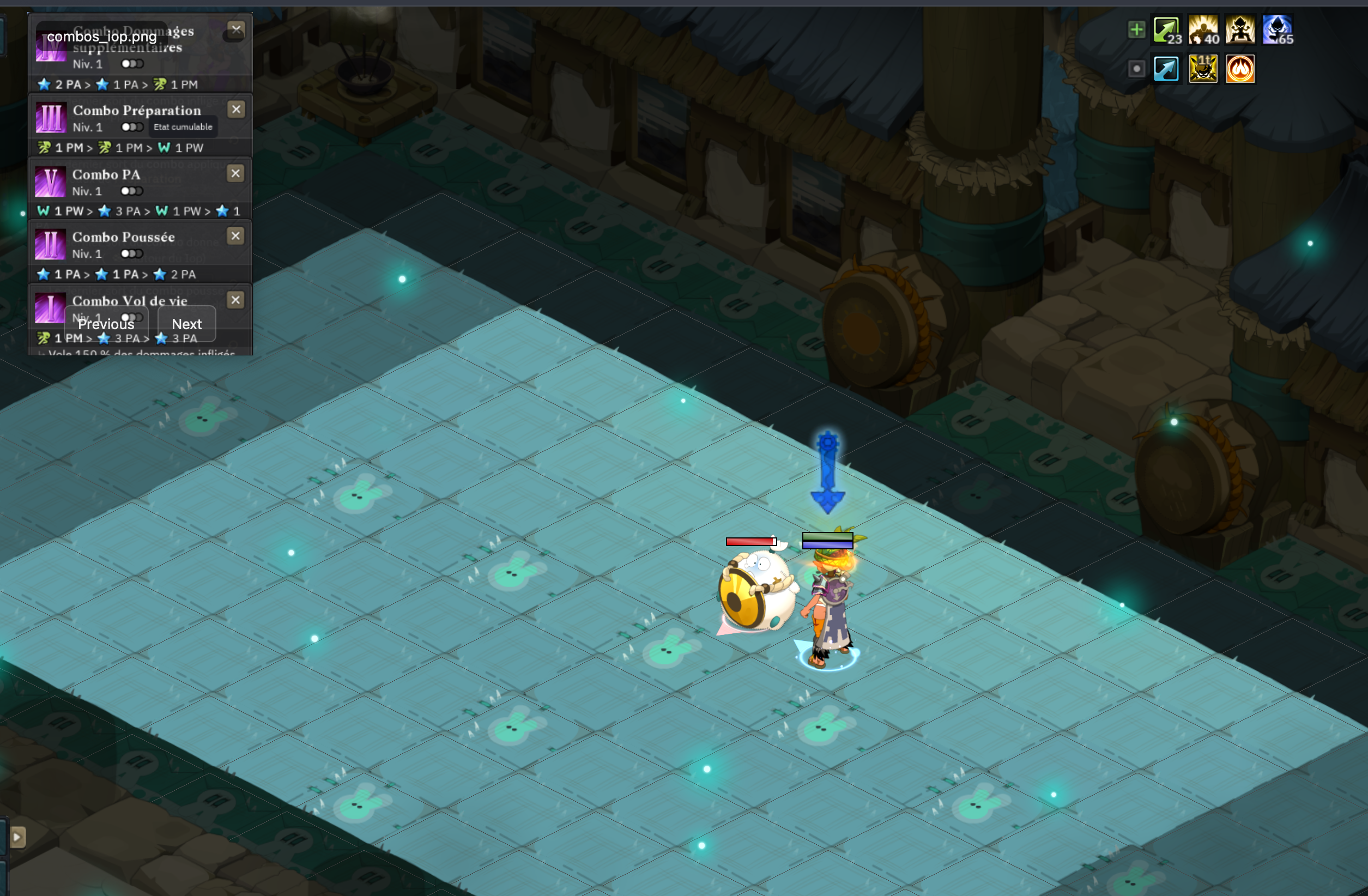Inspect the powered-up spiky-haired figure buff
This screenshot has height=896, width=1368.
tap(1240, 30)
